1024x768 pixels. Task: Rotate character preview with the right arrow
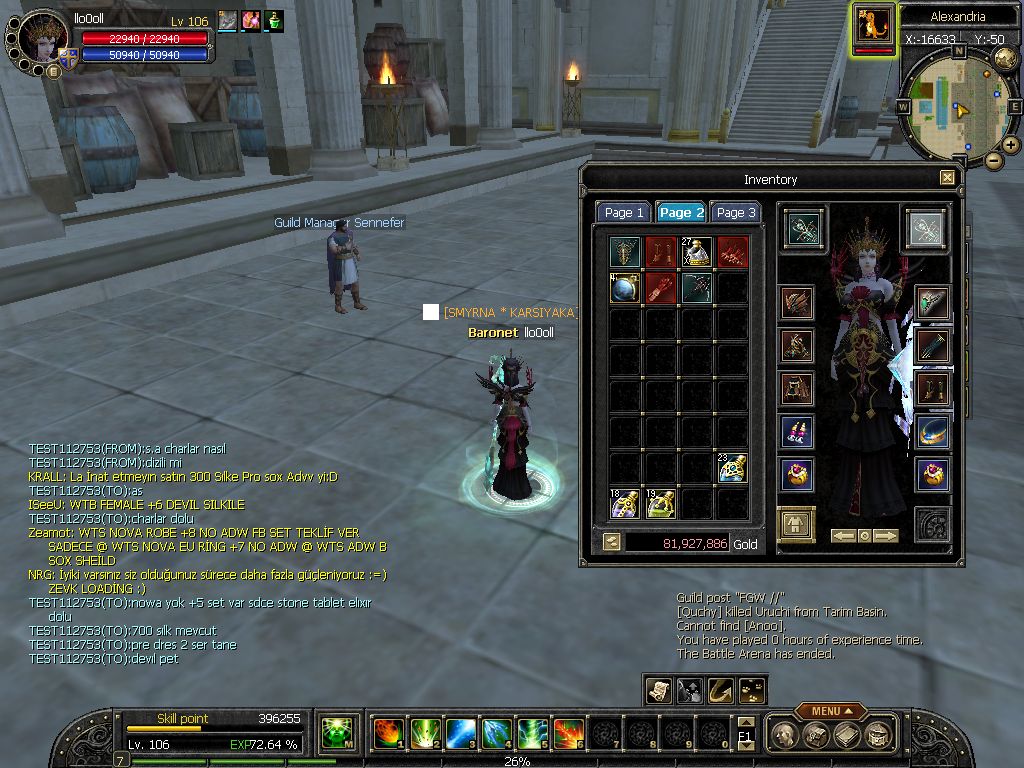click(x=886, y=536)
